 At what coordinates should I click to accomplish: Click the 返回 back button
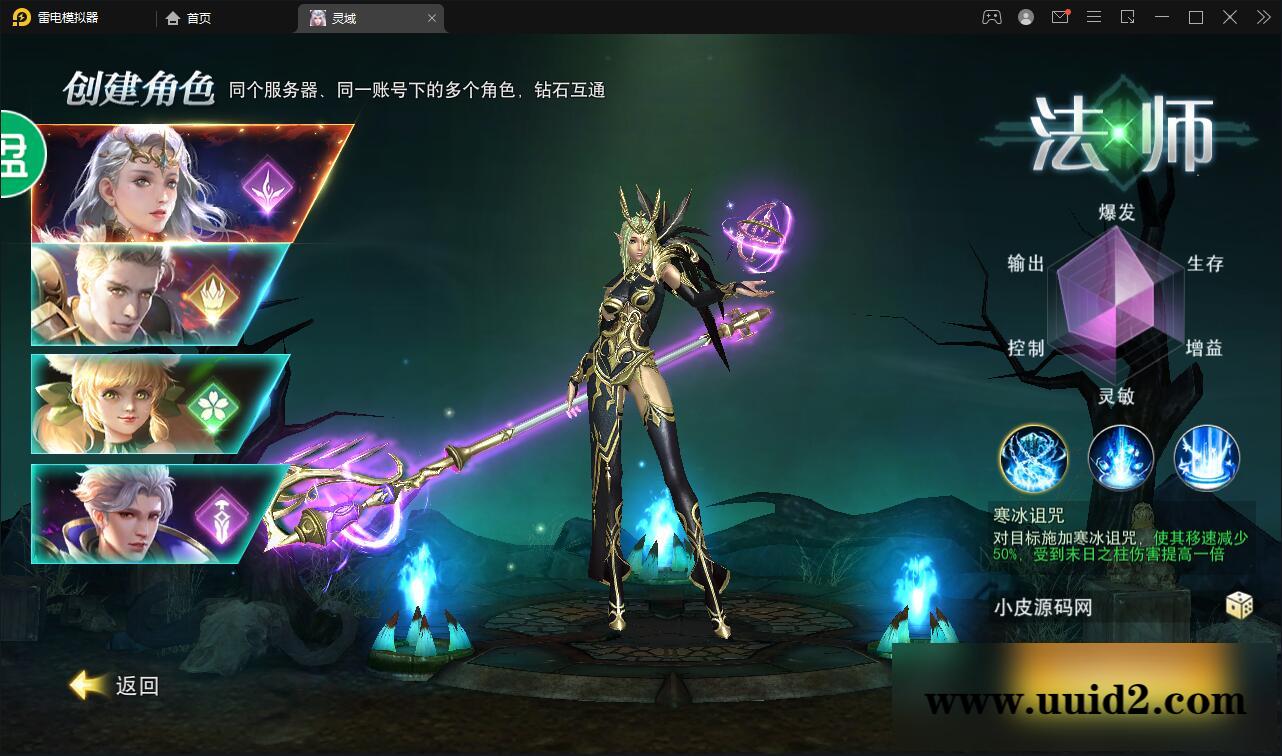tap(113, 686)
